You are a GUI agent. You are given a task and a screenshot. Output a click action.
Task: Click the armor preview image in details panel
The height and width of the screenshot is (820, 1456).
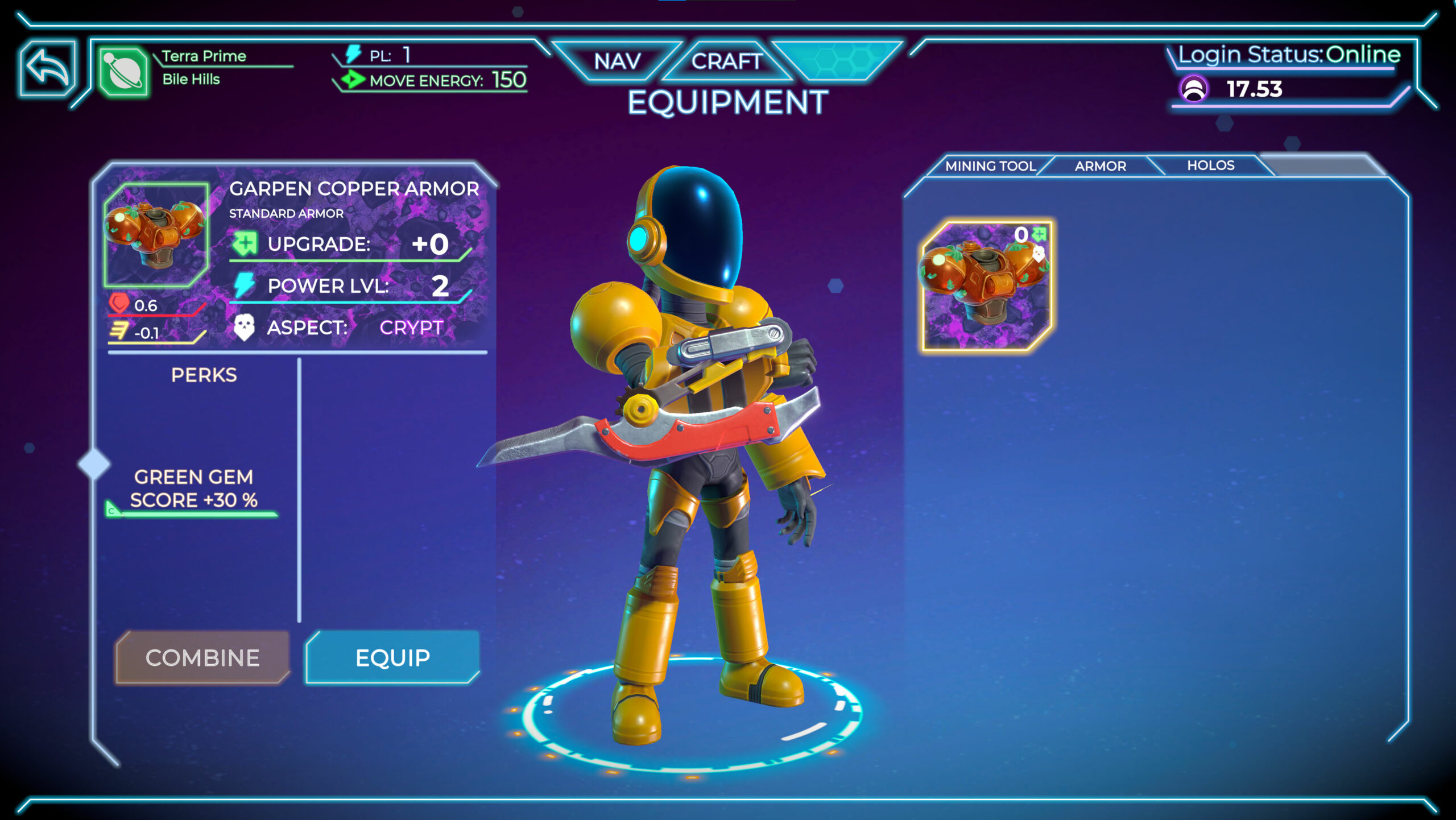coord(156,234)
